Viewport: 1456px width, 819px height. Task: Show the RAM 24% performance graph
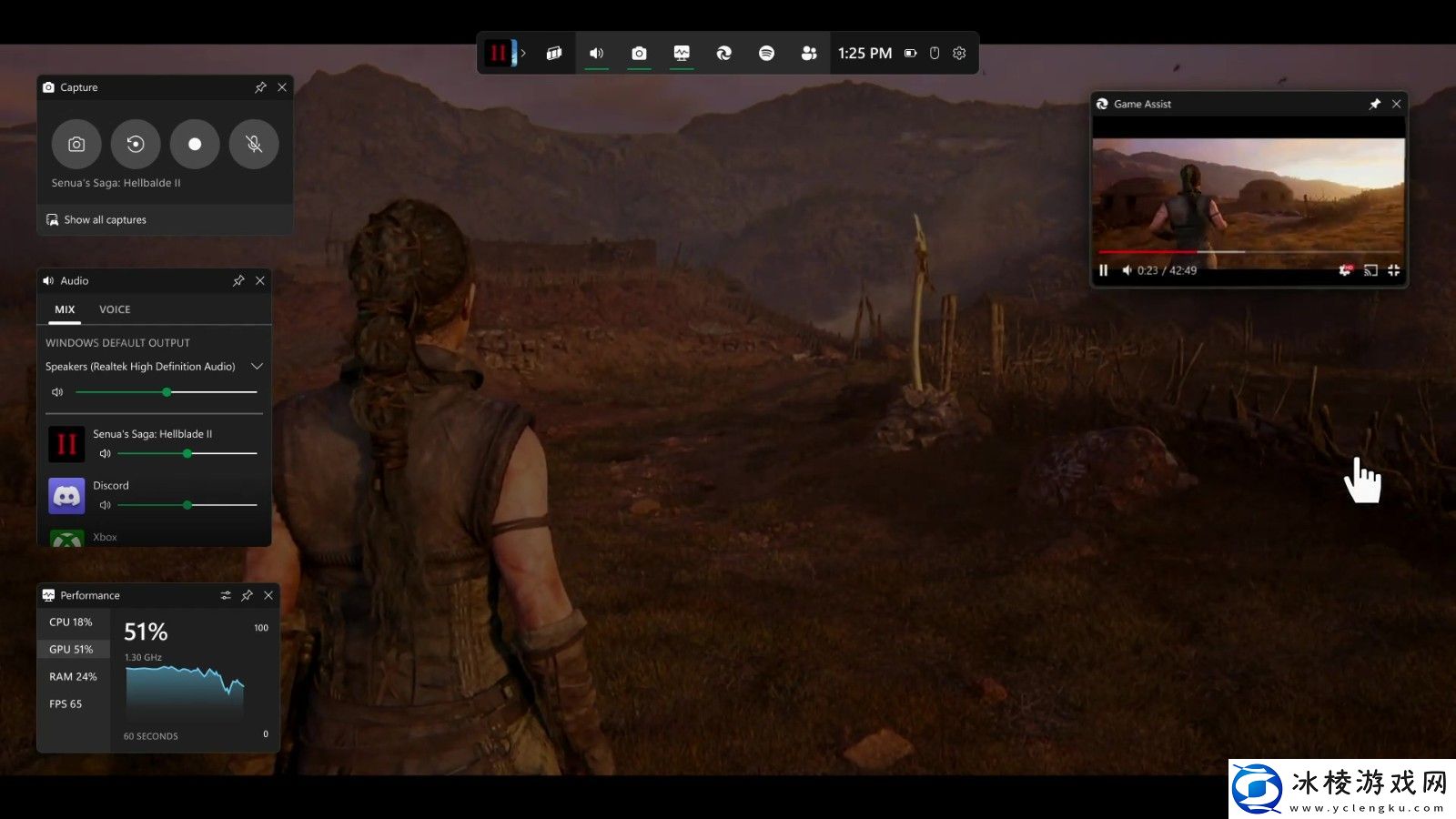point(73,677)
